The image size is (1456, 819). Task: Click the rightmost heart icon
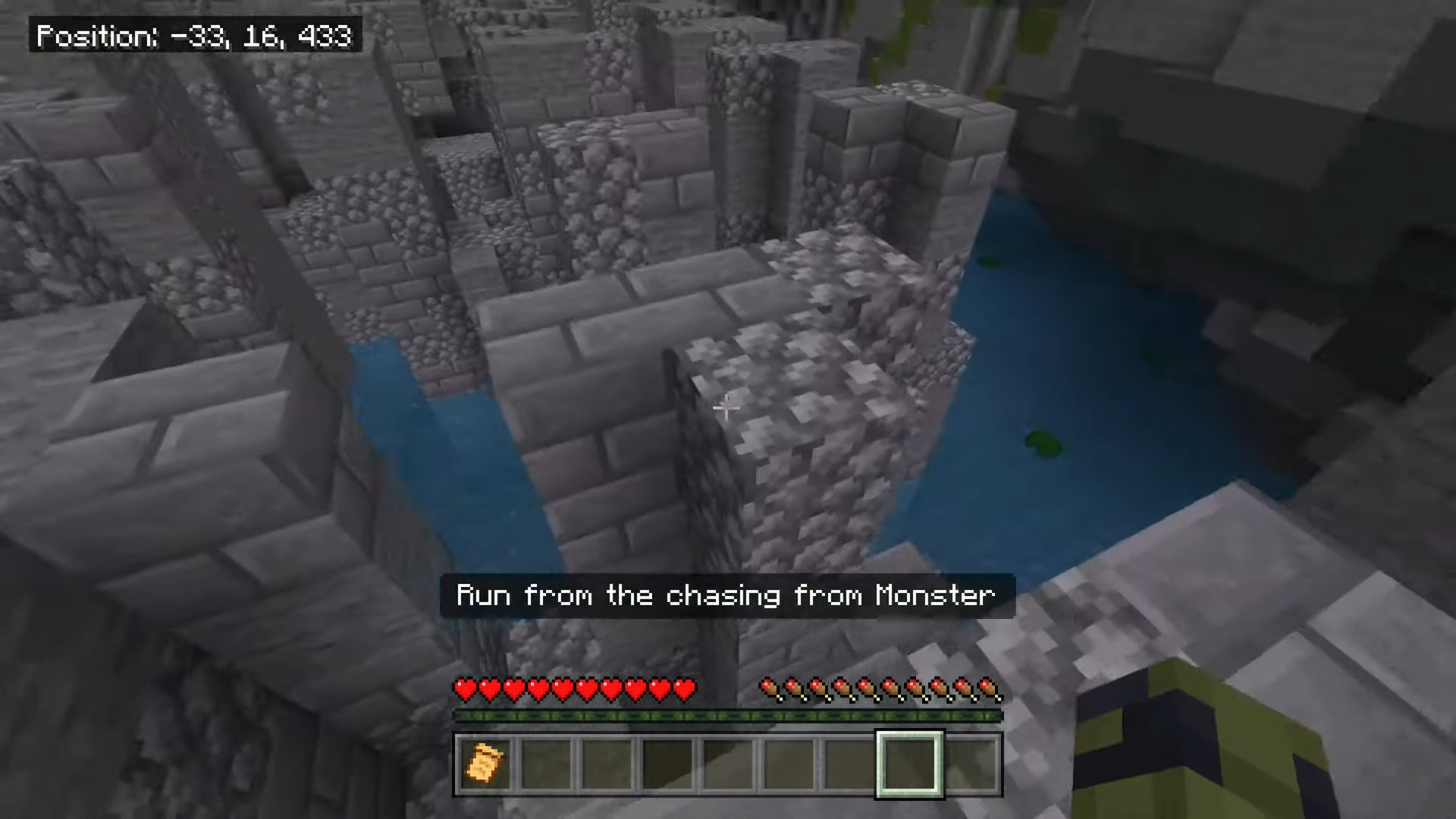point(685,689)
